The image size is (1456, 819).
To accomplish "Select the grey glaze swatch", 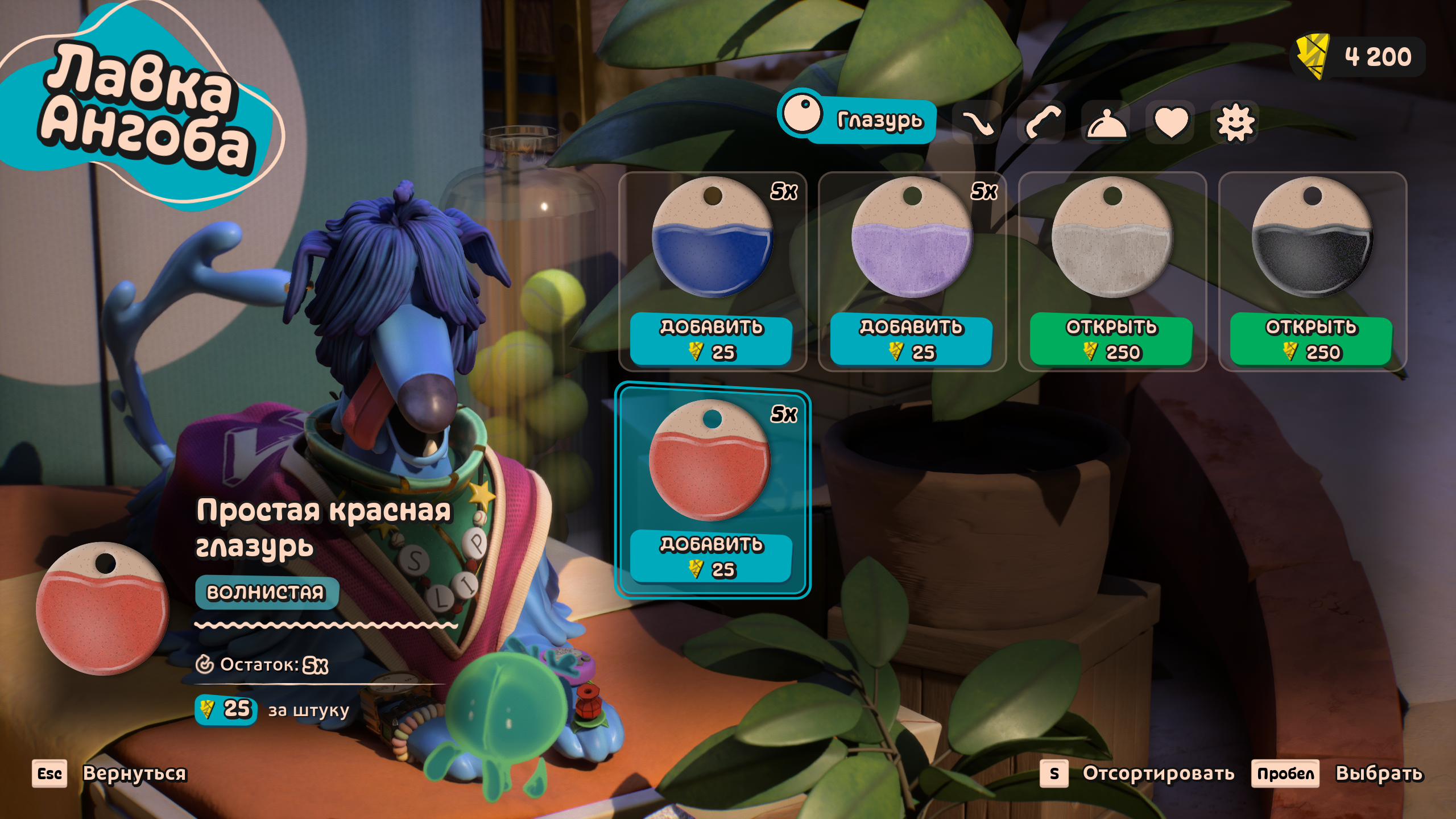I will [x=1111, y=238].
